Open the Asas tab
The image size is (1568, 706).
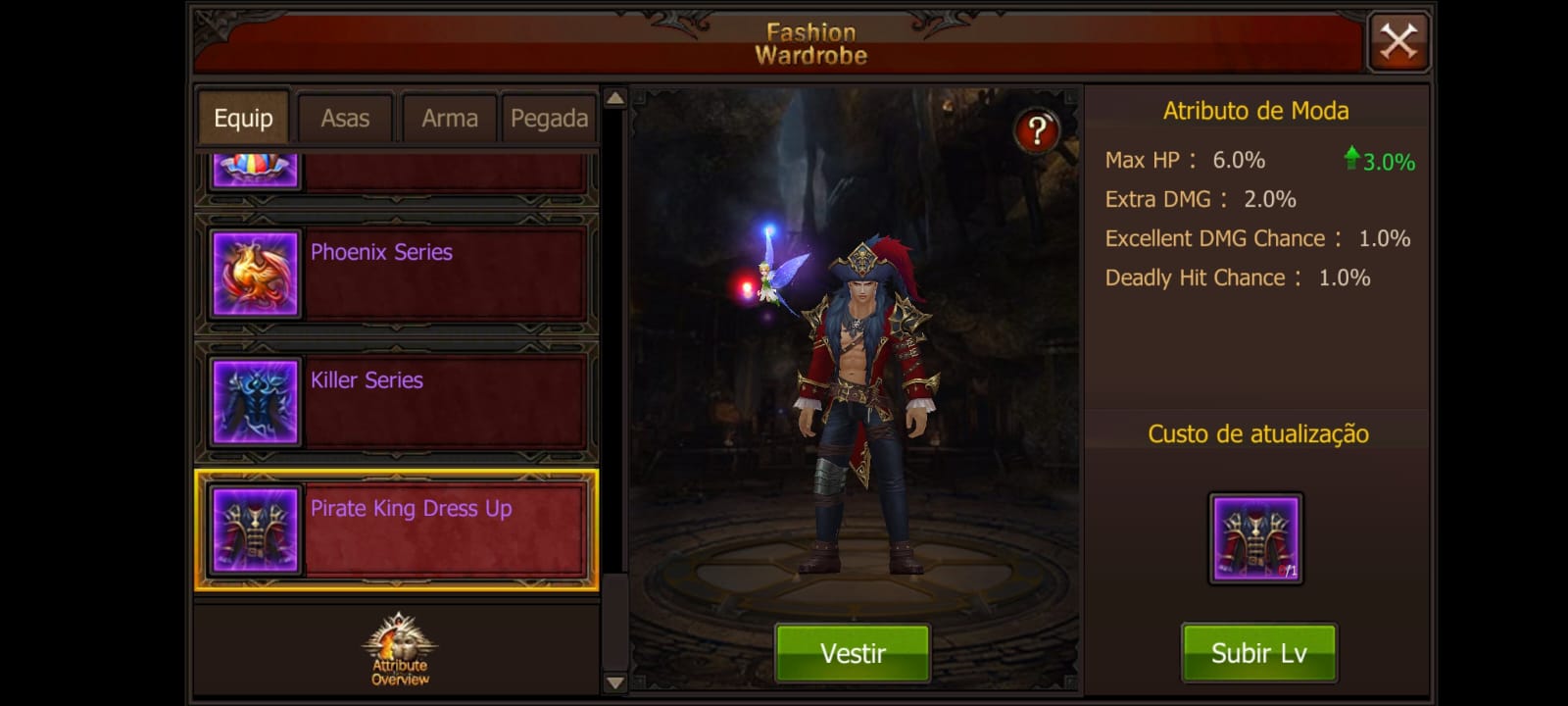click(x=345, y=119)
